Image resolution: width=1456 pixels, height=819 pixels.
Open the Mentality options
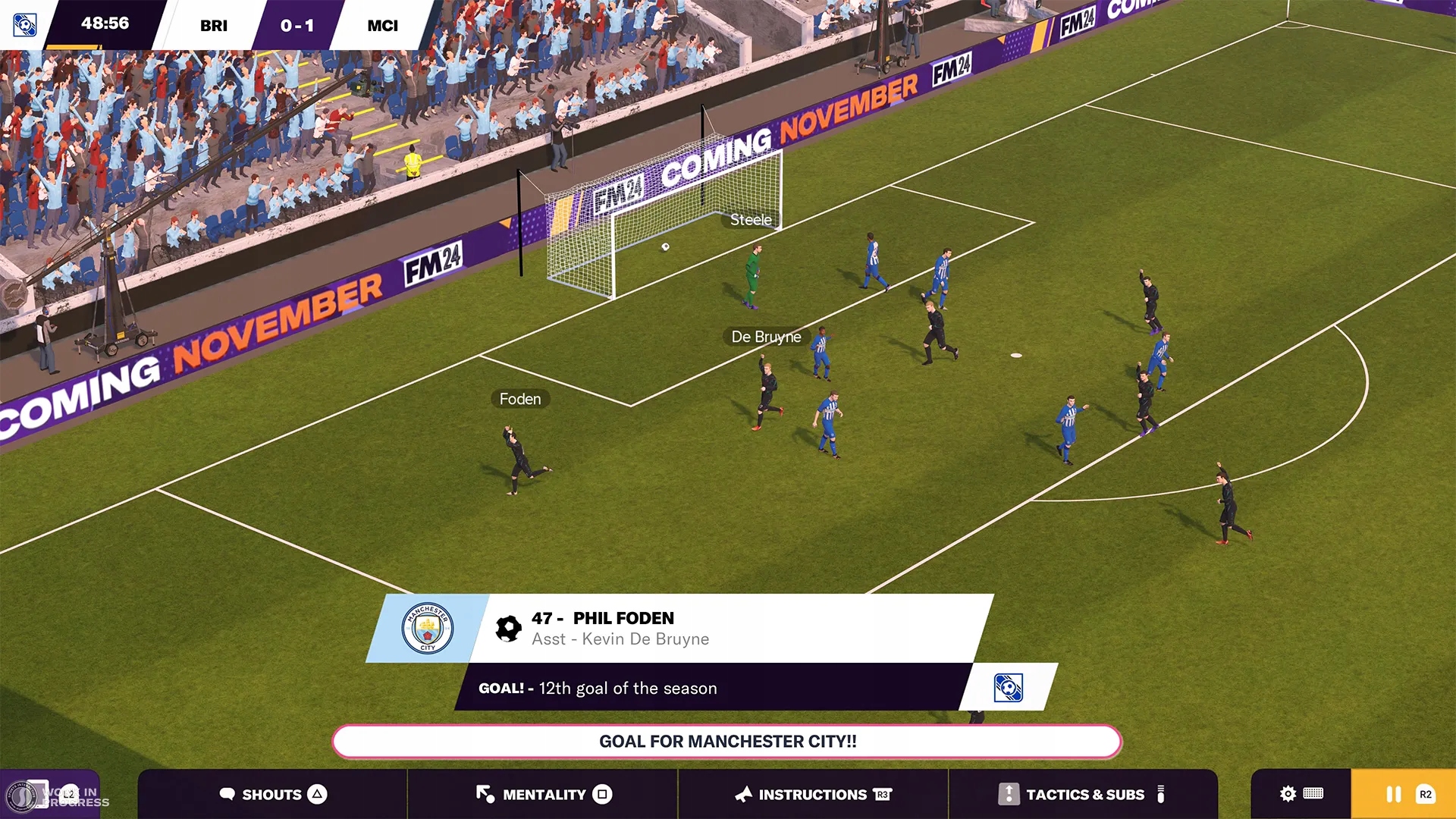(x=543, y=794)
